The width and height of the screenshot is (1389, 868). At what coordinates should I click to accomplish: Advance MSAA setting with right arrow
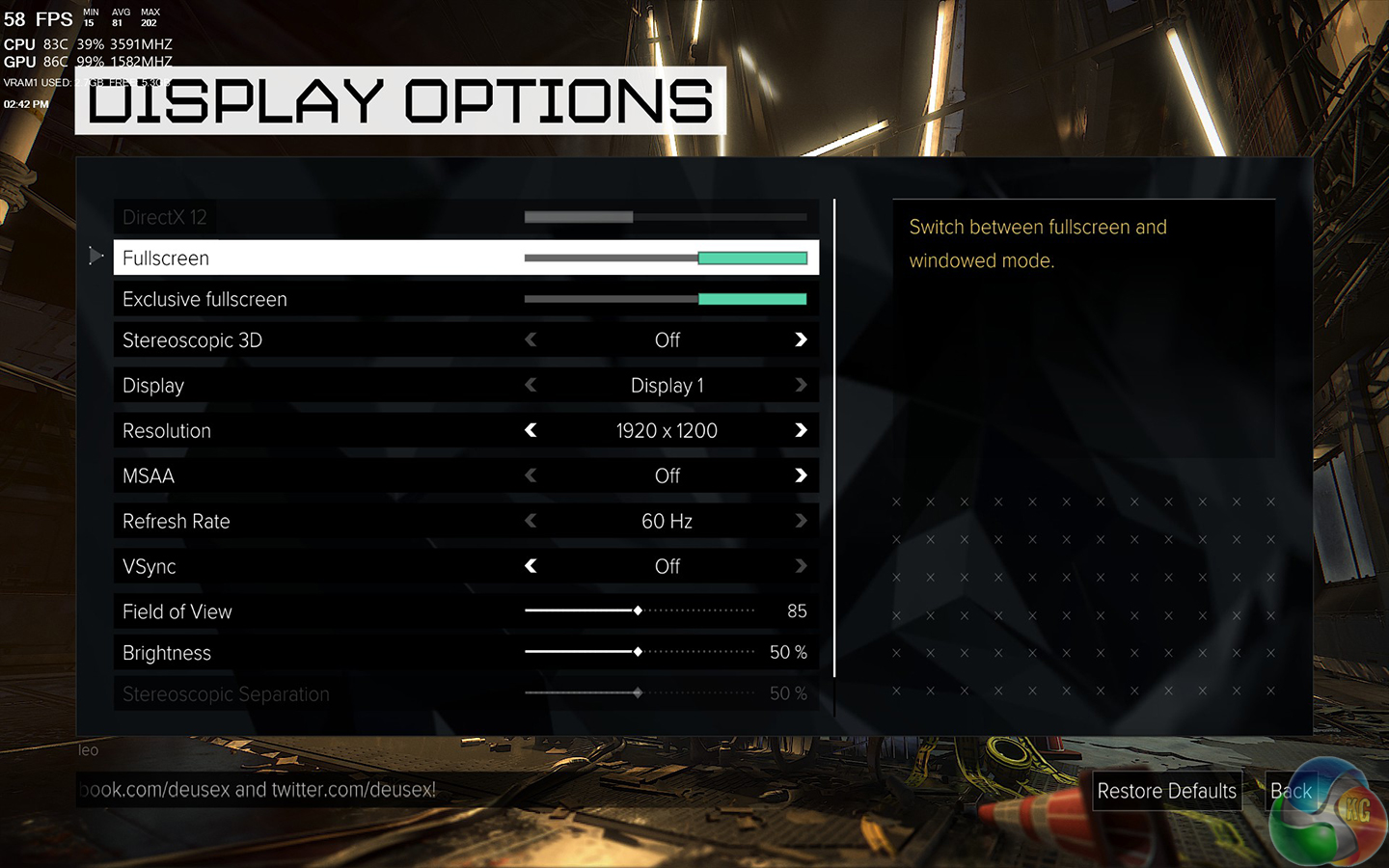801,475
